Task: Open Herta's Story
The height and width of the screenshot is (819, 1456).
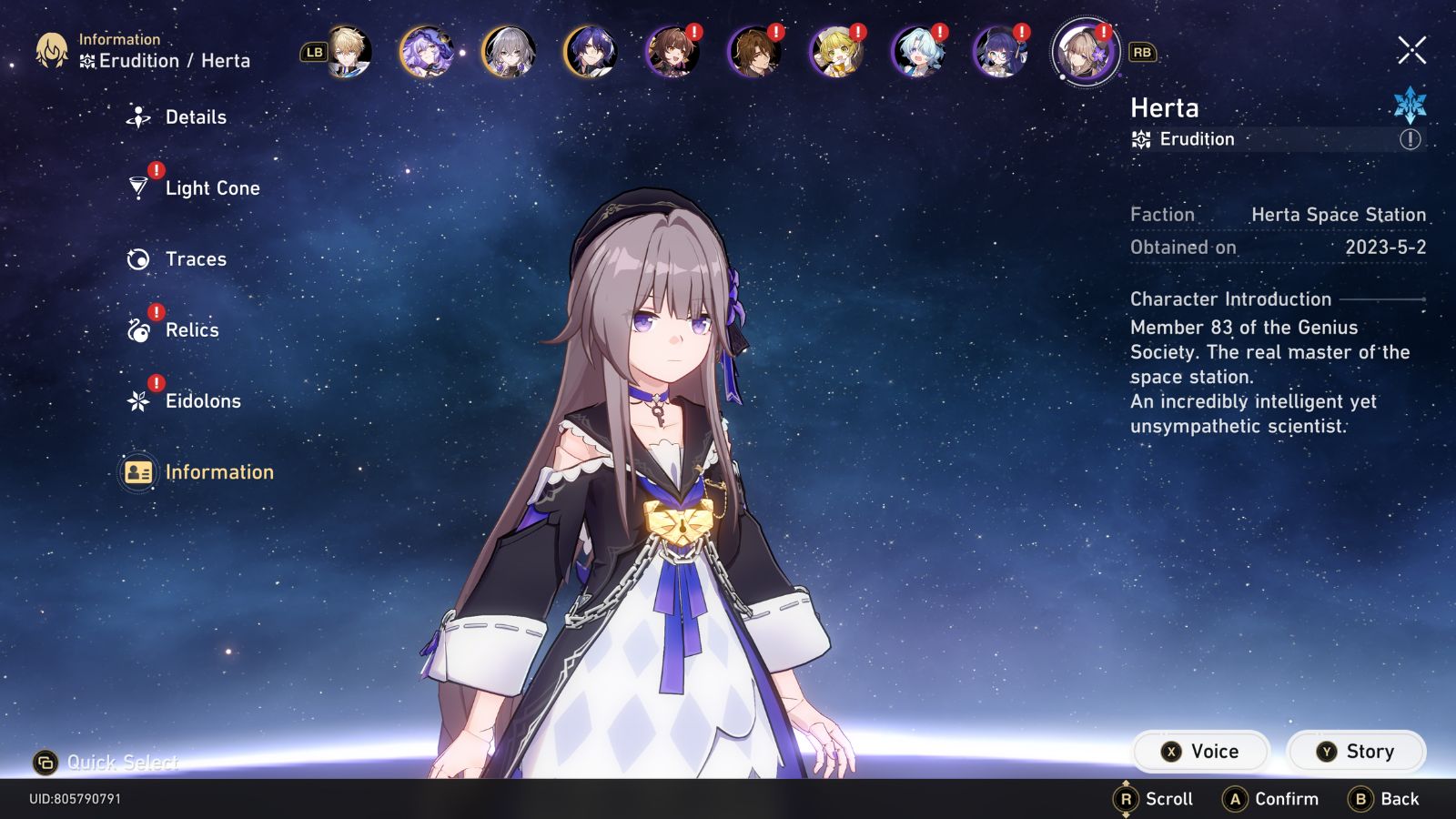Action: click(x=1356, y=751)
